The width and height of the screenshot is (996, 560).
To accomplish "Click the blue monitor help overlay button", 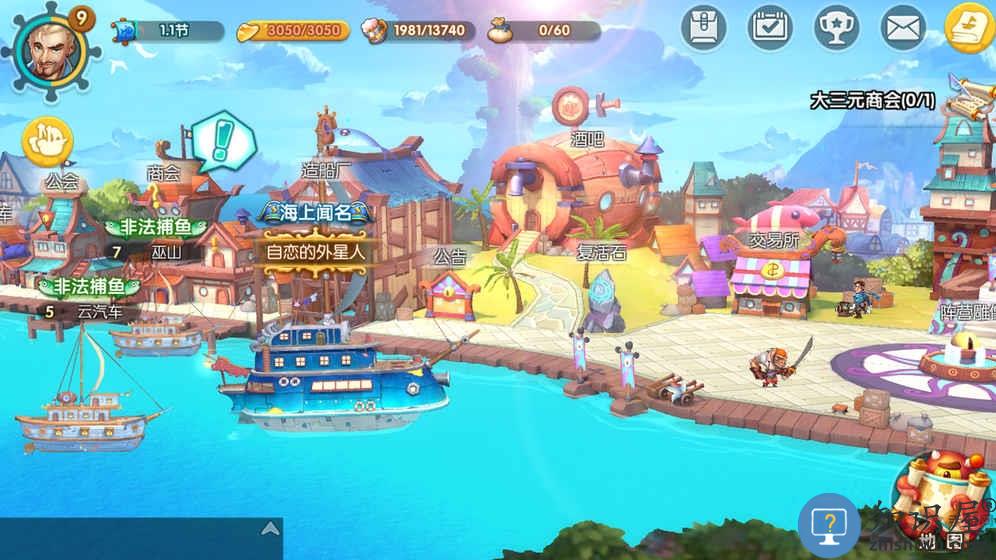I will coord(828,525).
